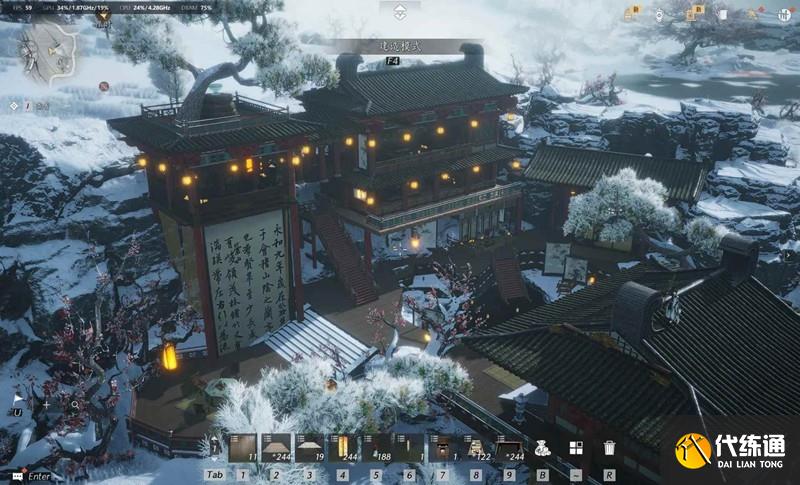Pick the glowing lantern pillar slot
The image size is (800, 485).
[x=342, y=447]
